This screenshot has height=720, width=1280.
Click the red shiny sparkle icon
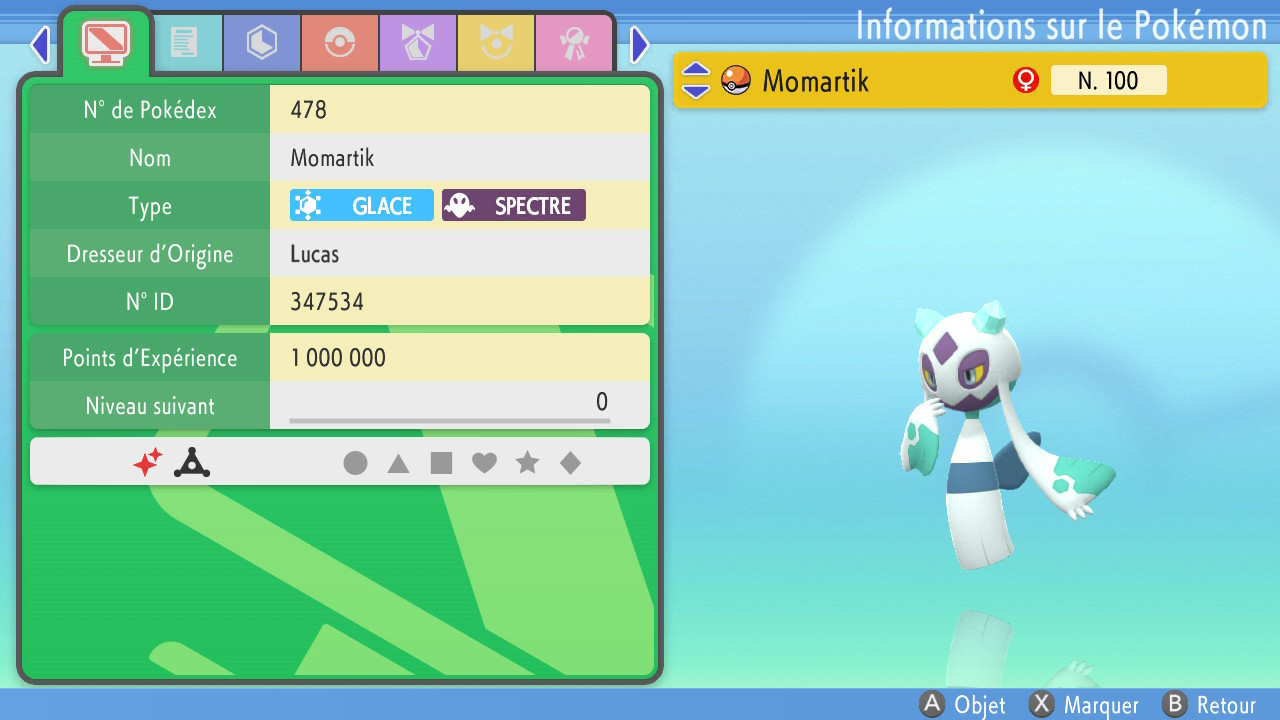click(x=147, y=462)
